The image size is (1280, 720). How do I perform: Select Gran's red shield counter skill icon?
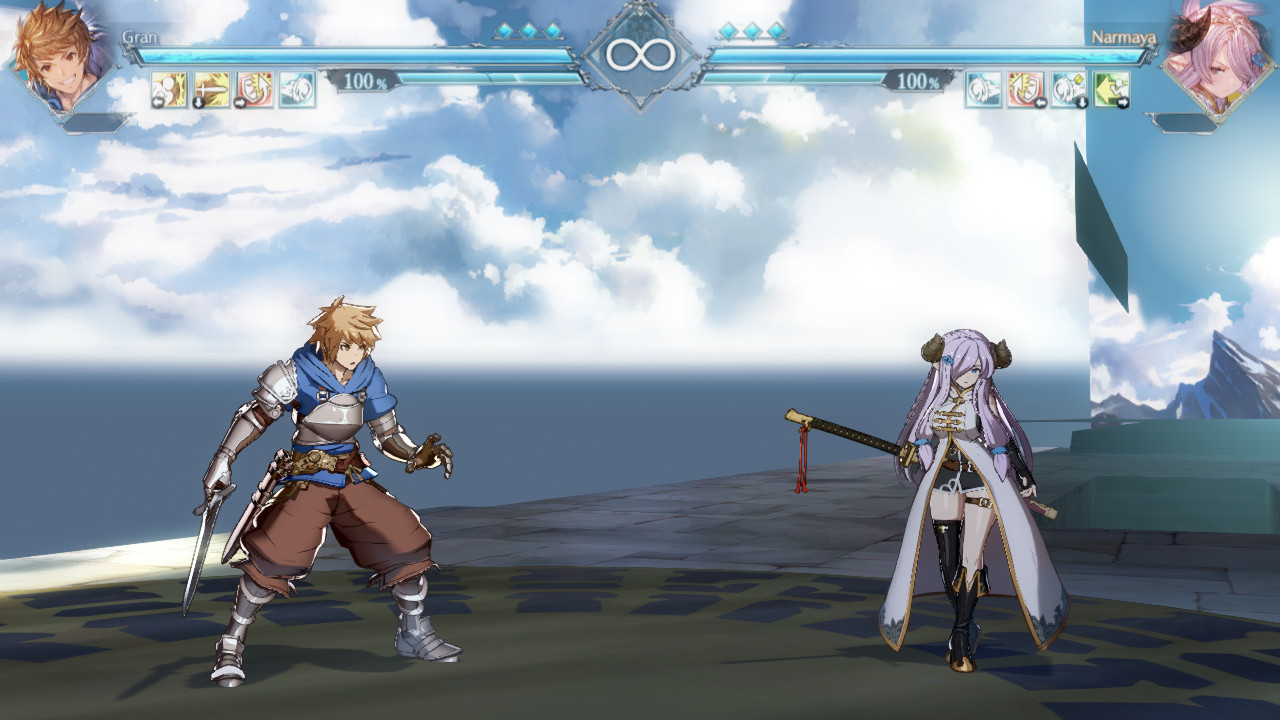(254, 90)
